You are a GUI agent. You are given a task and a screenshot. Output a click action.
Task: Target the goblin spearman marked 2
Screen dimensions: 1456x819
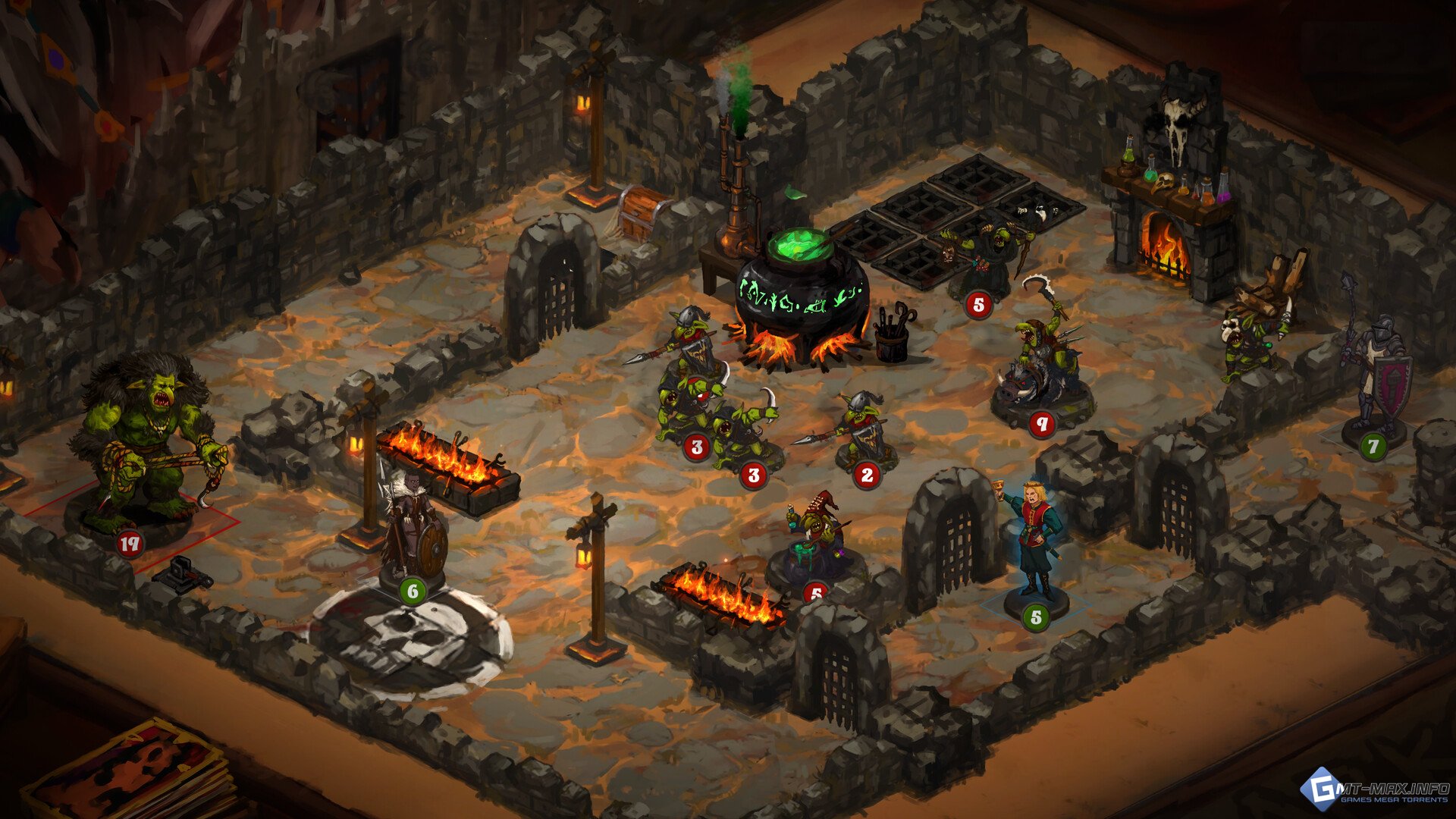[864, 430]
